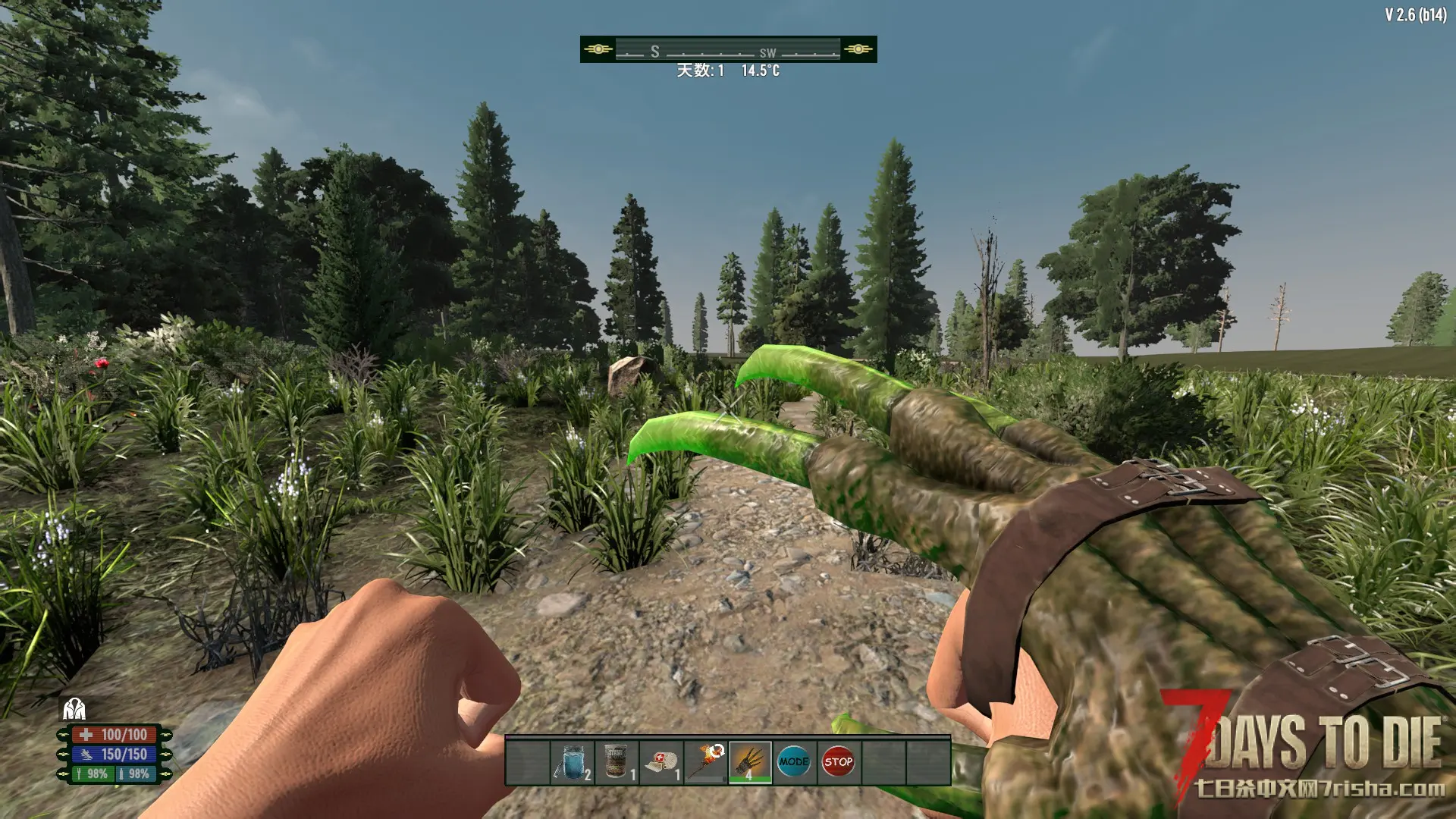Select the clawed glove weapon slot
Screen dimensions: 1456x819
pyautogui.click(x=750, y=762)
